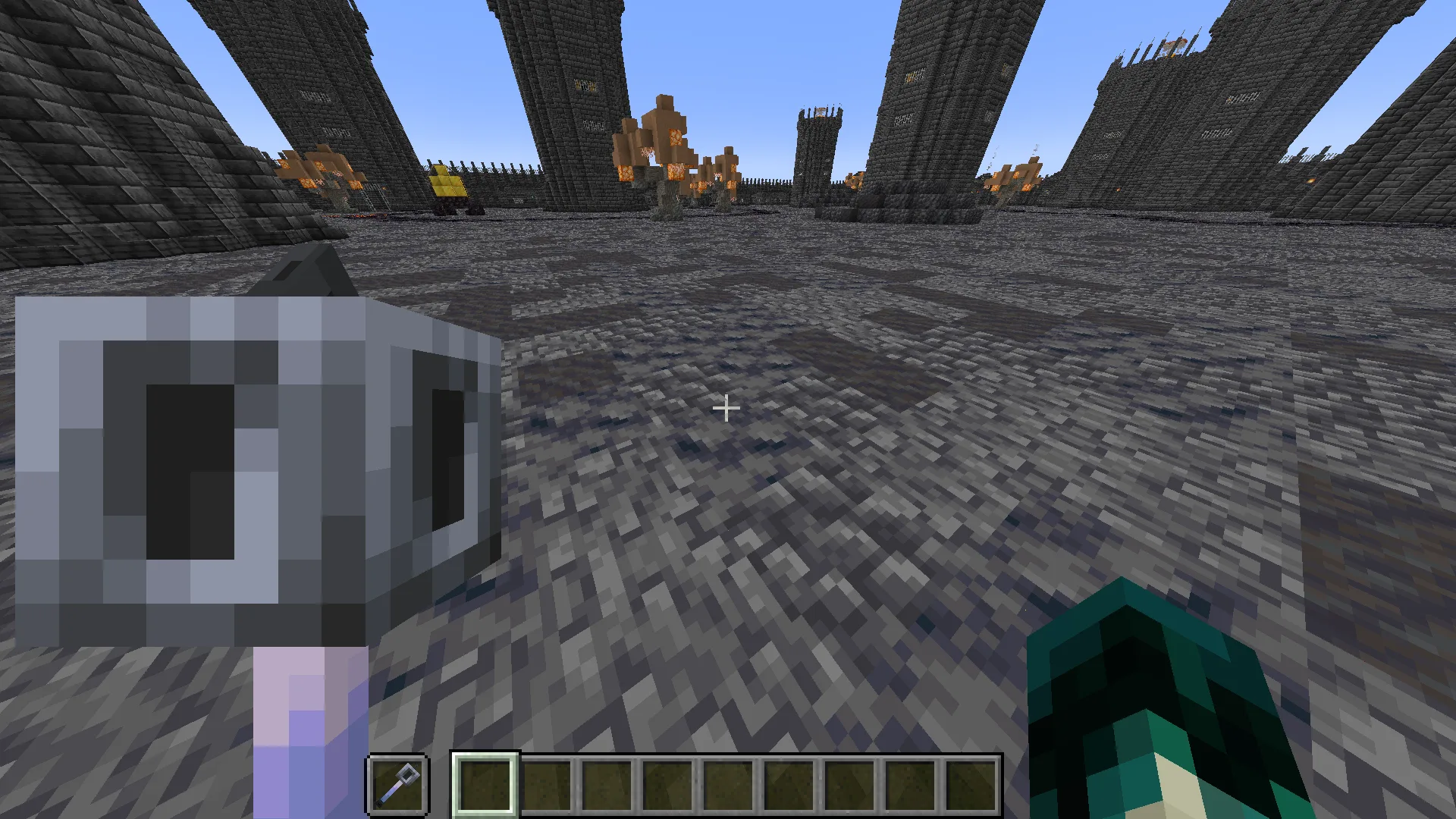1456x819 pixels.
Task: Click the highlighted selected hotbar slot
Action: 485,784
